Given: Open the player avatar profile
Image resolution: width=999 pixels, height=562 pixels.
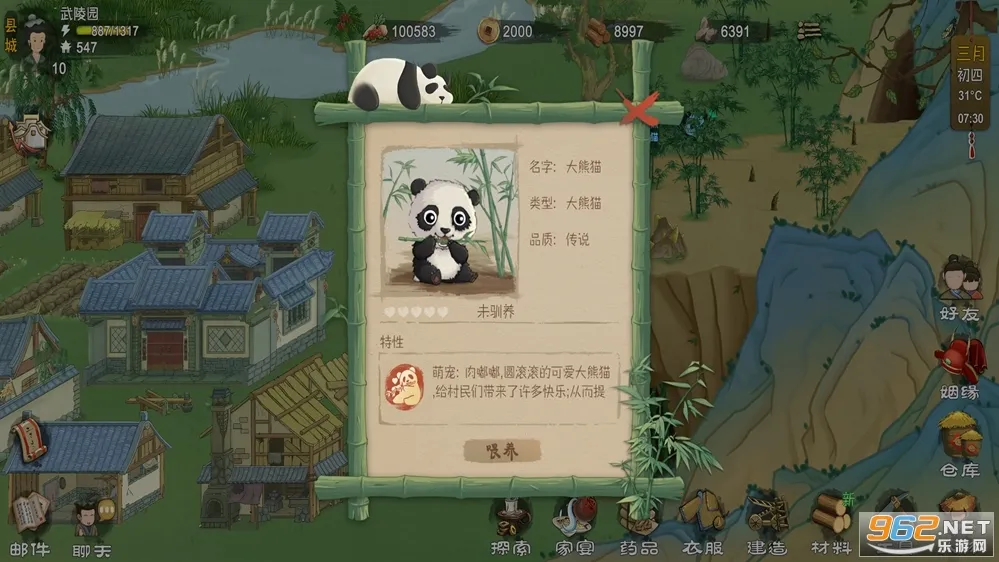Looking at the screenshot, I should pos(38,40).
